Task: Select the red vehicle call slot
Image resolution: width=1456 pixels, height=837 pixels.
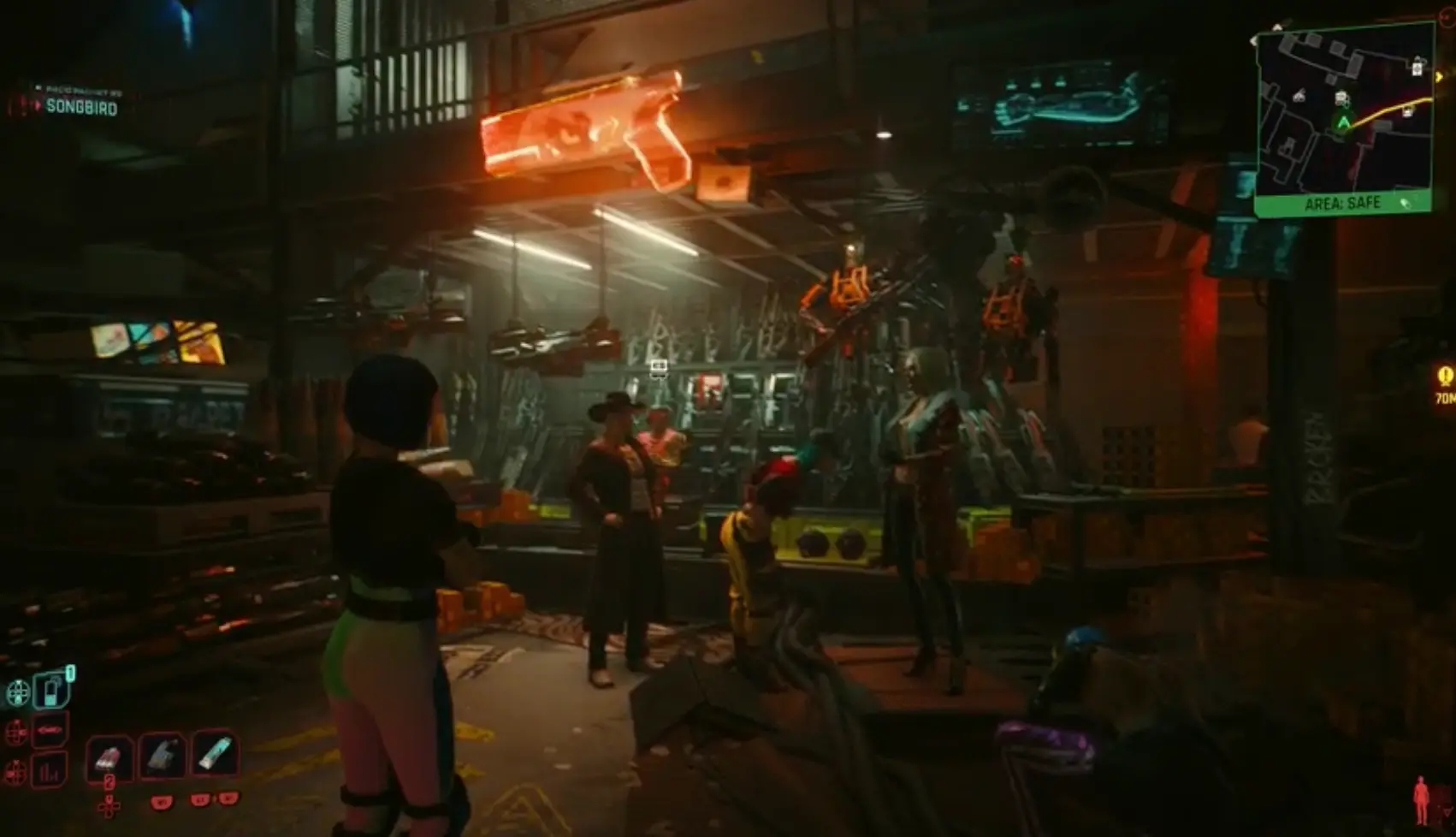Action: pos(50,731)
